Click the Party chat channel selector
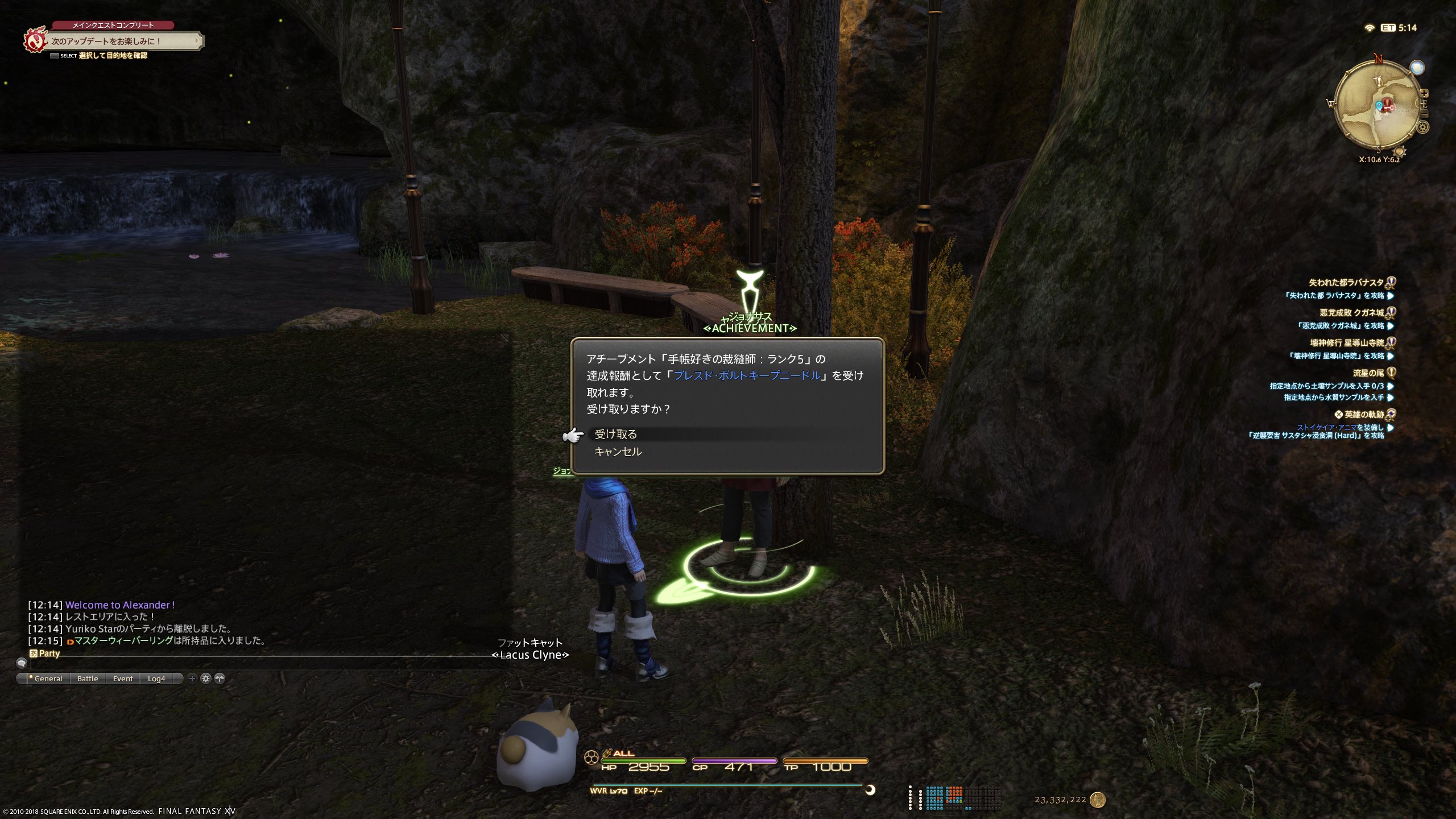 point(45,653)
